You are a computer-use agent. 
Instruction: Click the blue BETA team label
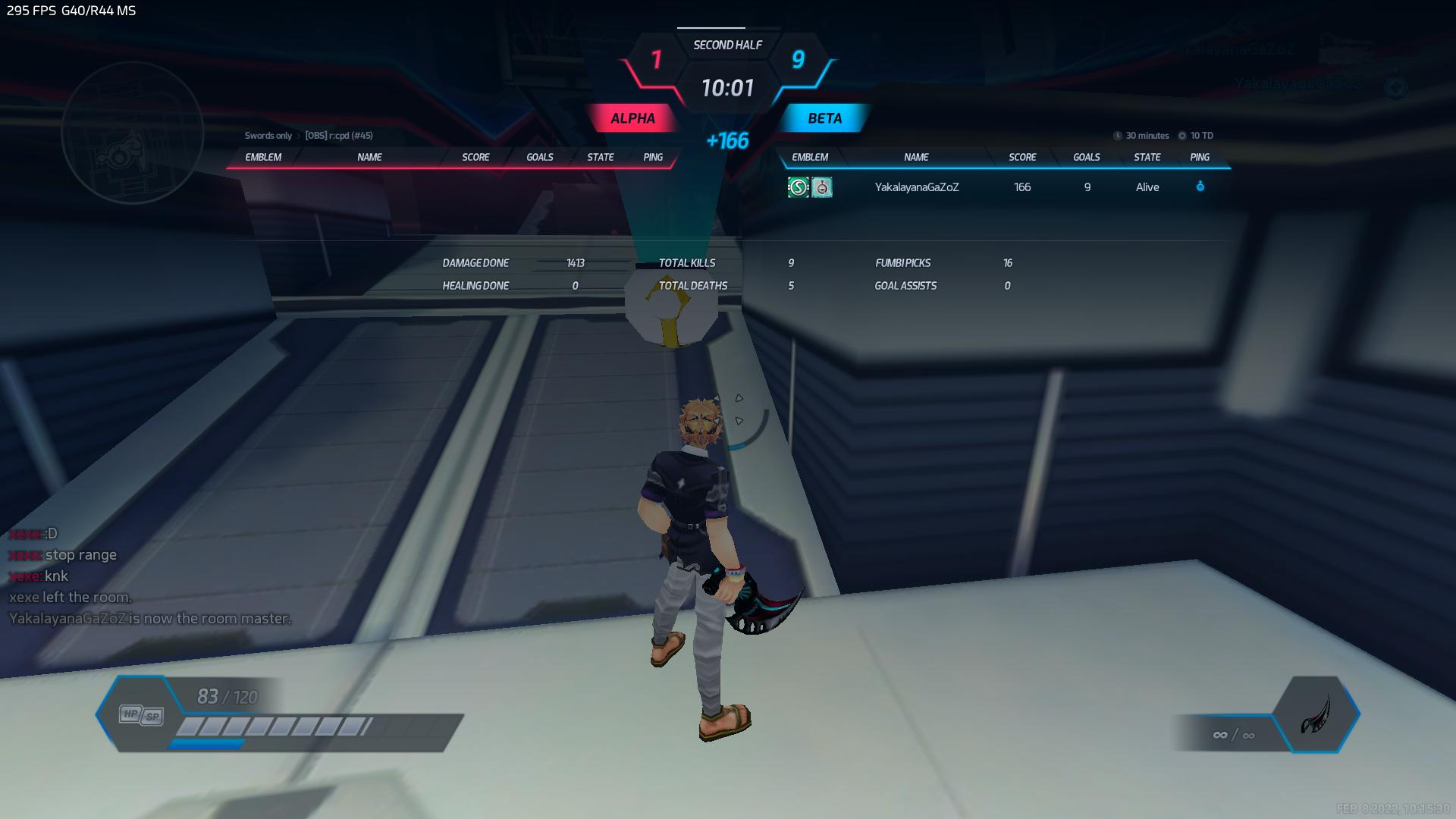point(824,118)
